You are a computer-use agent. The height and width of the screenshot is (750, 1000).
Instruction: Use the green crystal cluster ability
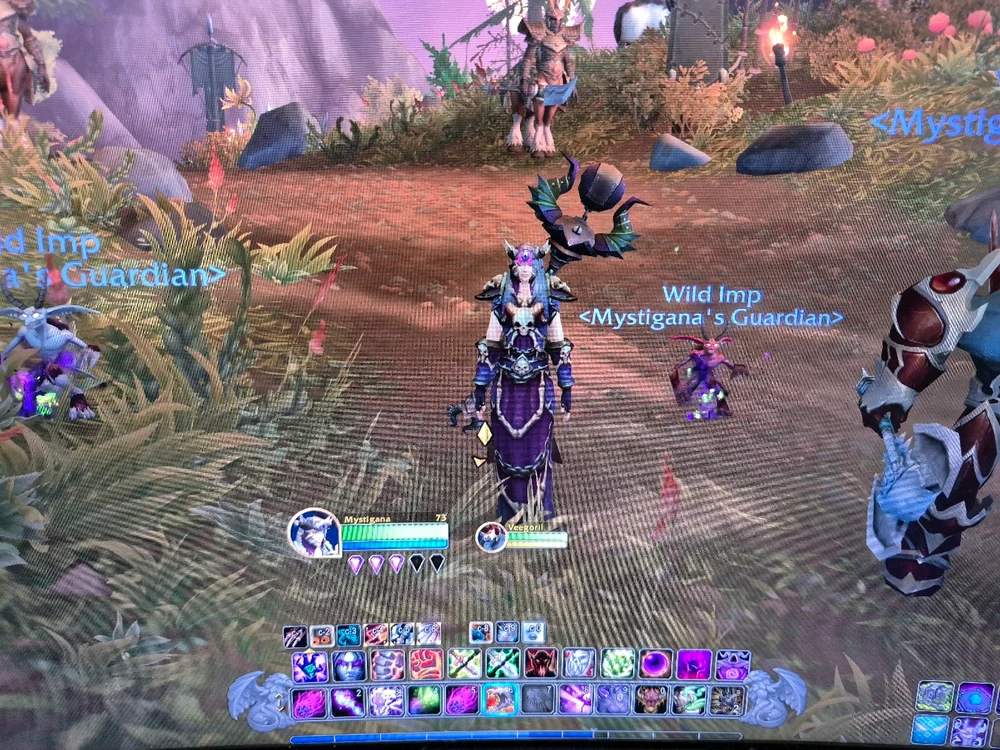pos(618,663)
